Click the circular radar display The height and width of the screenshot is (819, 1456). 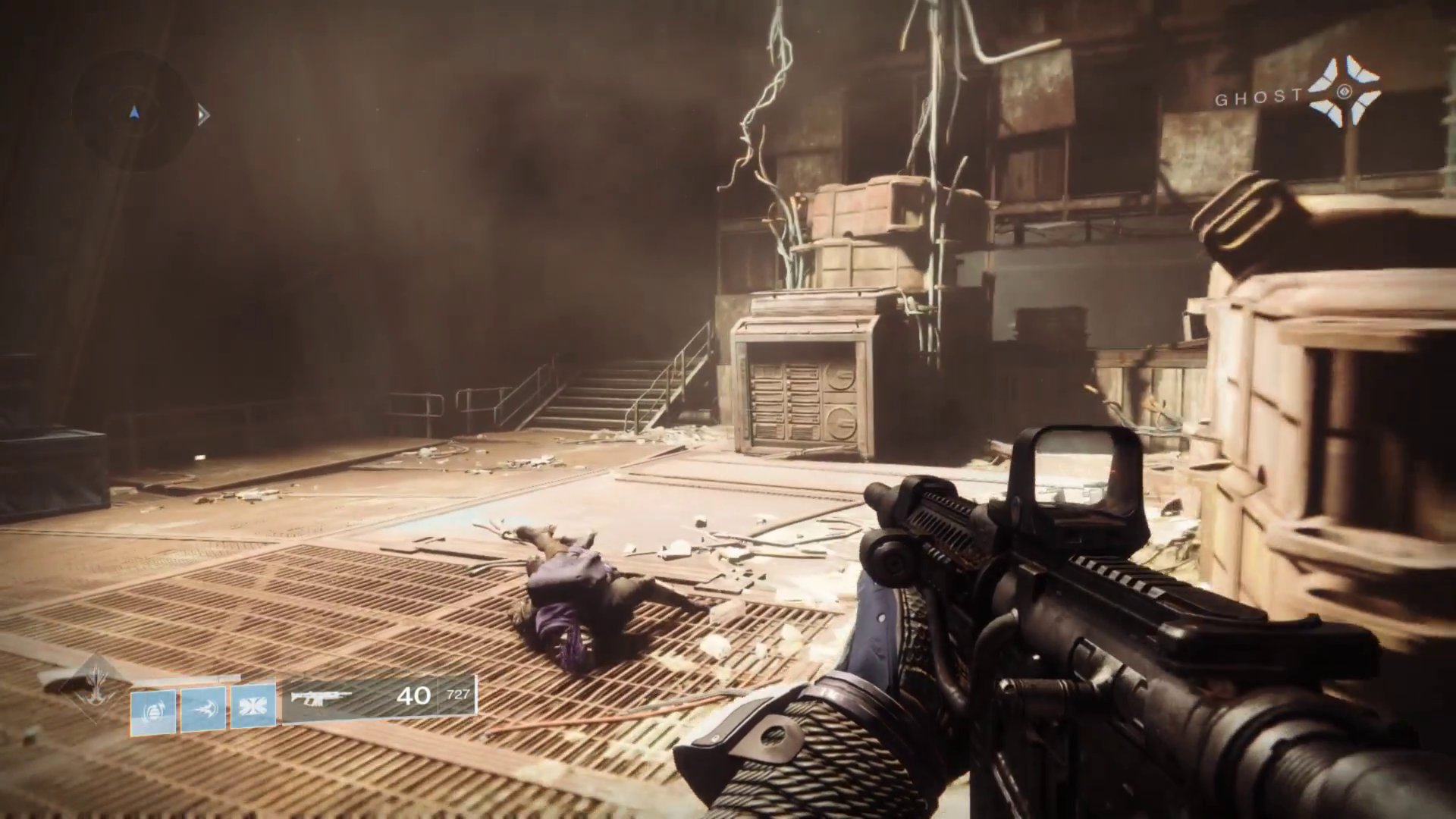(134, 114)
